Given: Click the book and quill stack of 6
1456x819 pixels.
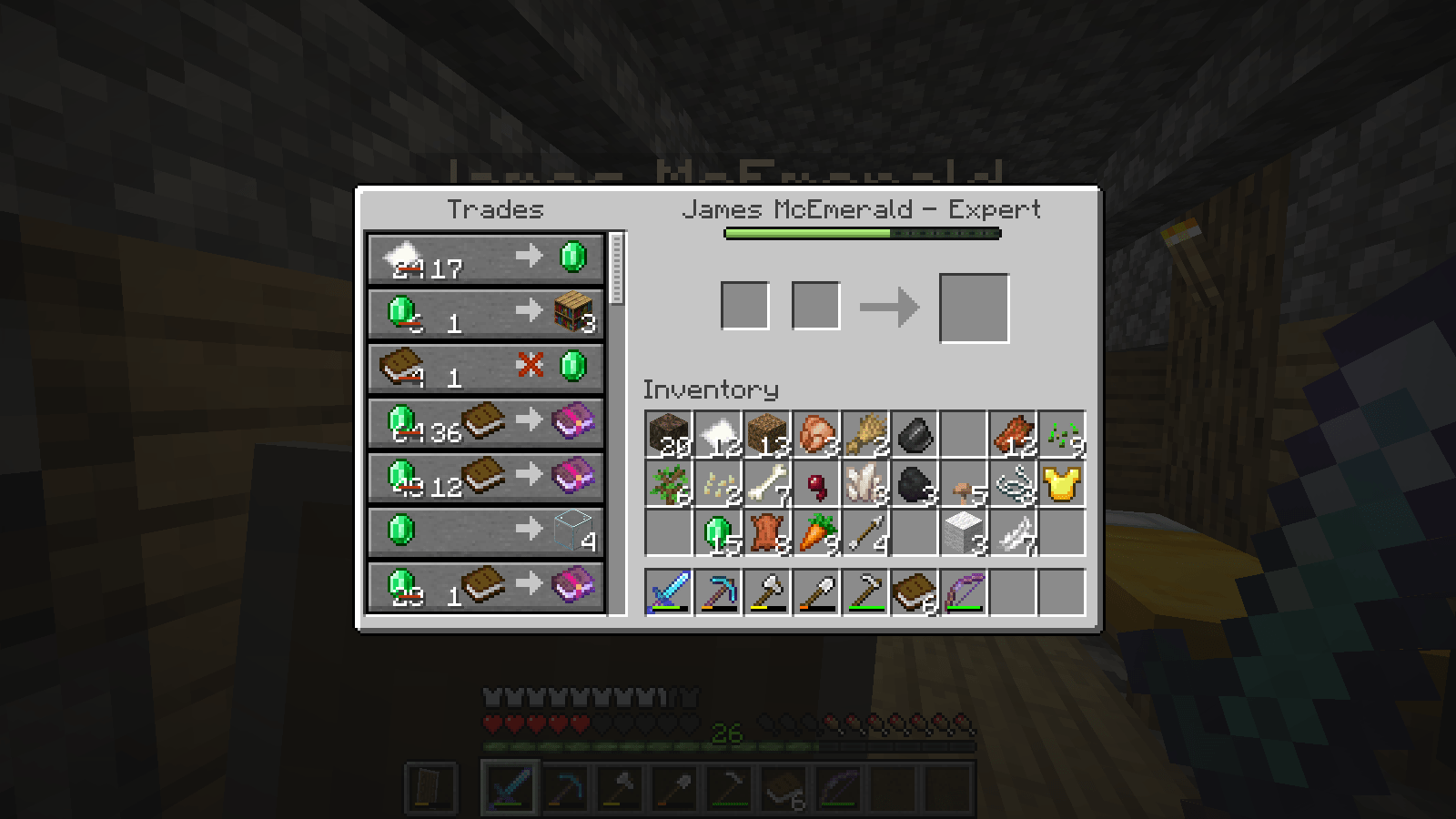Looking at the screenshot, I should pos(915,591).
